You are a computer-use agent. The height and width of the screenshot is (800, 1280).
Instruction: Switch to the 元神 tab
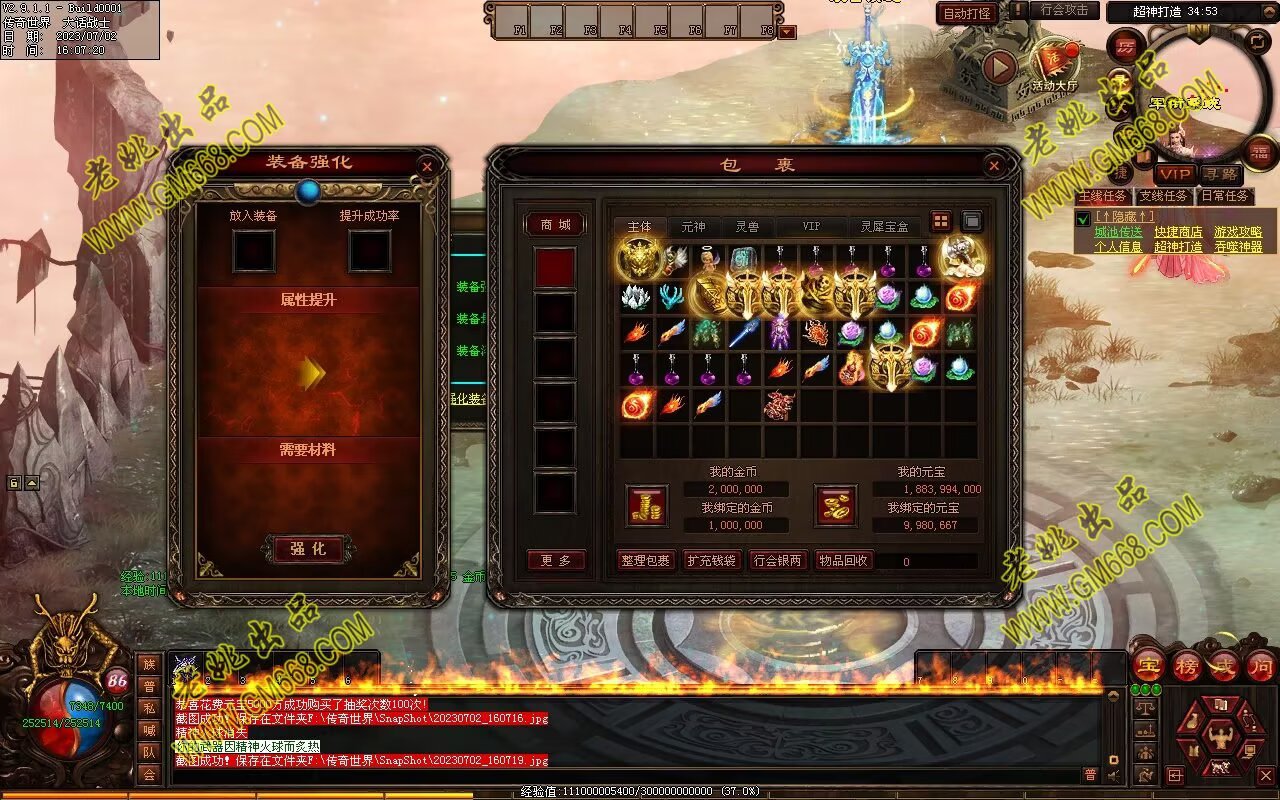[x=693, y=227]
